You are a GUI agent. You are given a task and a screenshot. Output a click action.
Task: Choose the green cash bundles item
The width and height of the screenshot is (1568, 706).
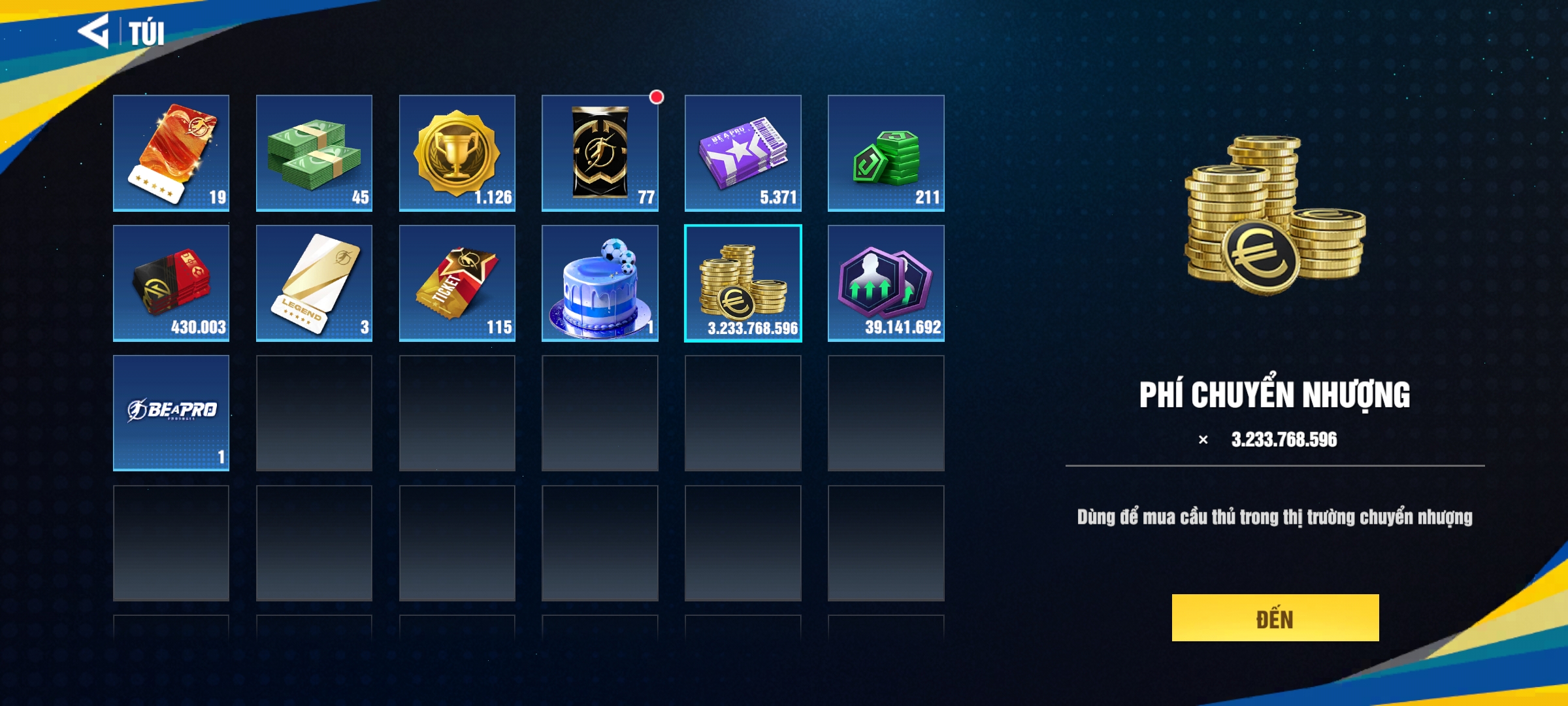(x=314, y=153)
